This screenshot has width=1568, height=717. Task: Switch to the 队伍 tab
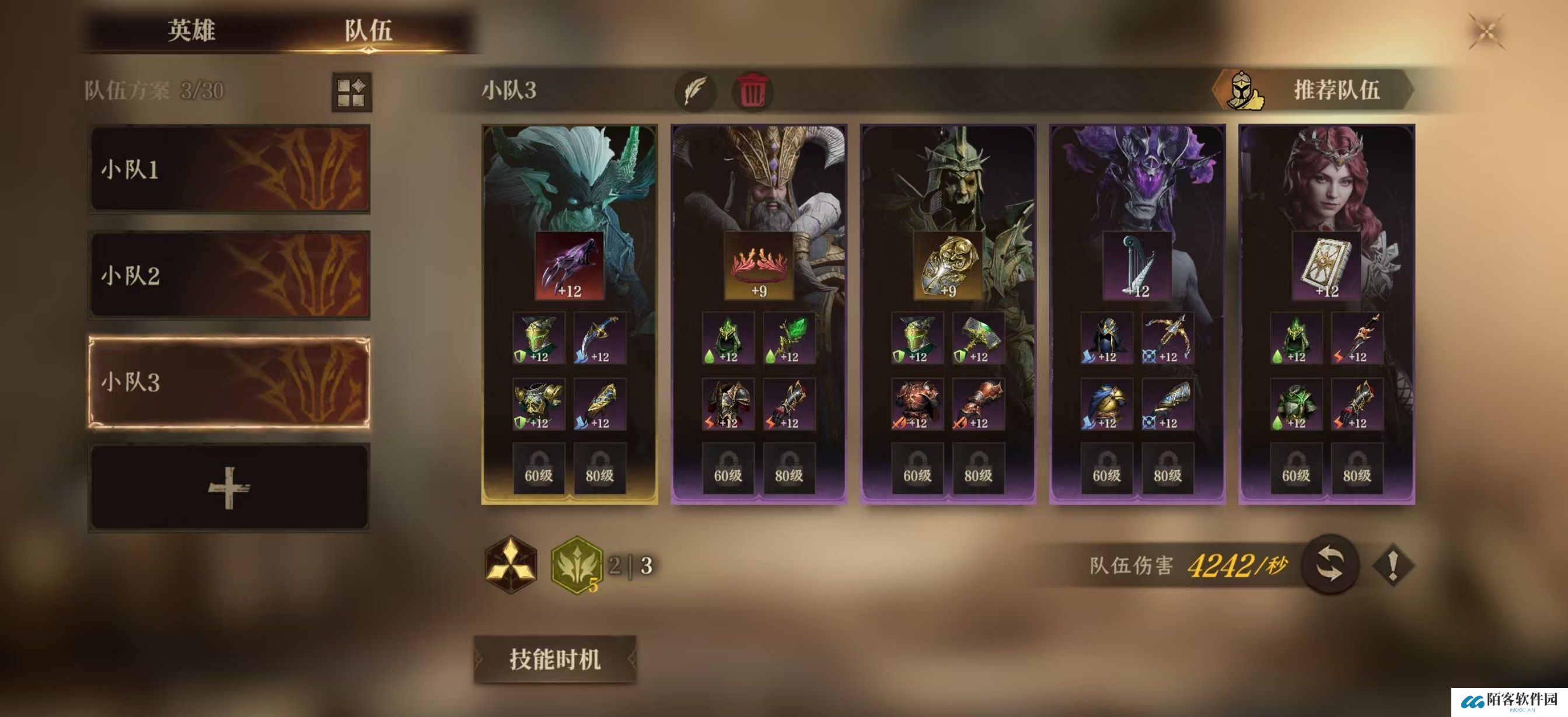coord(368,30)
